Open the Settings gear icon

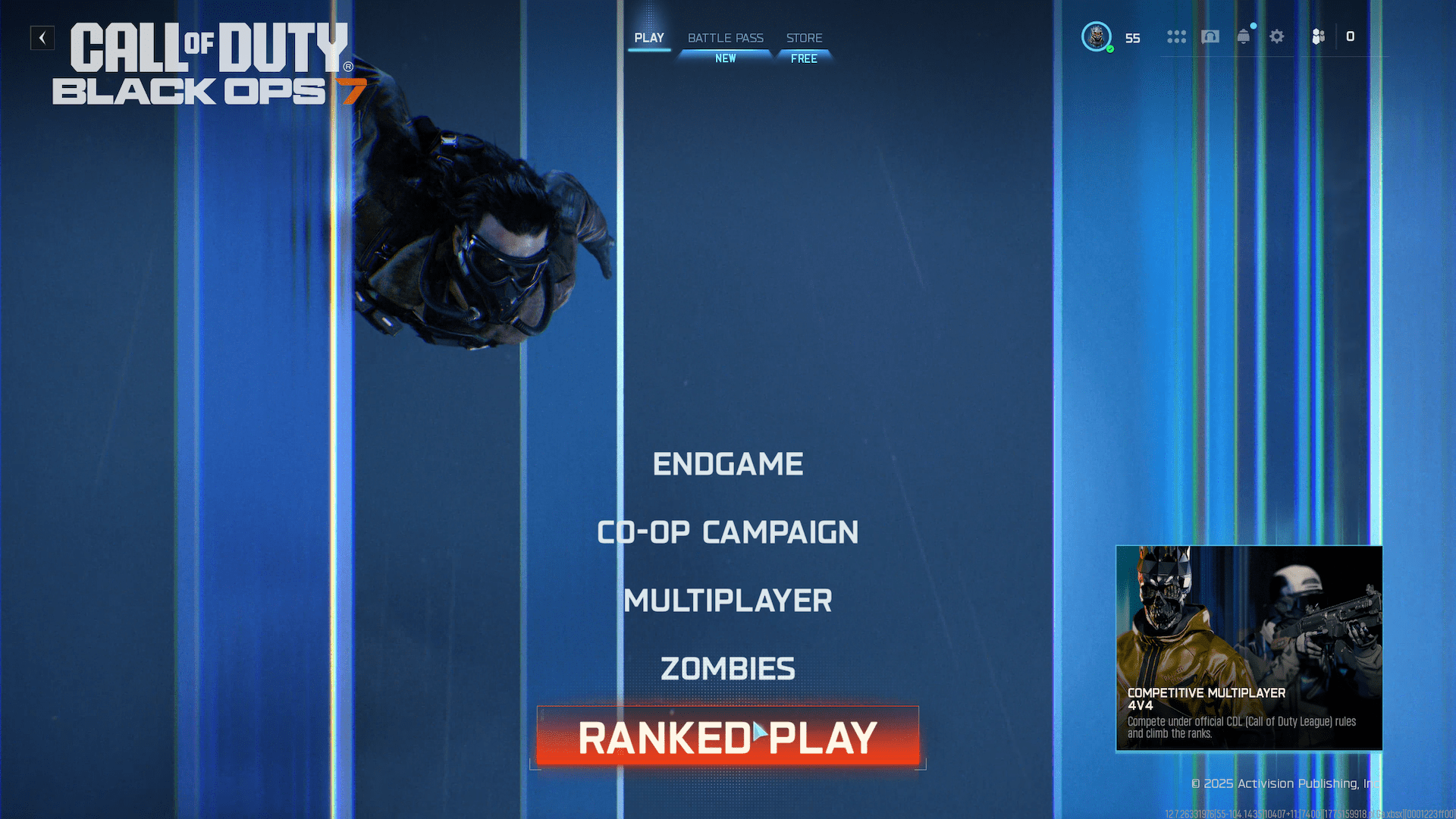pyautogui.click(x=1277, y=36)
